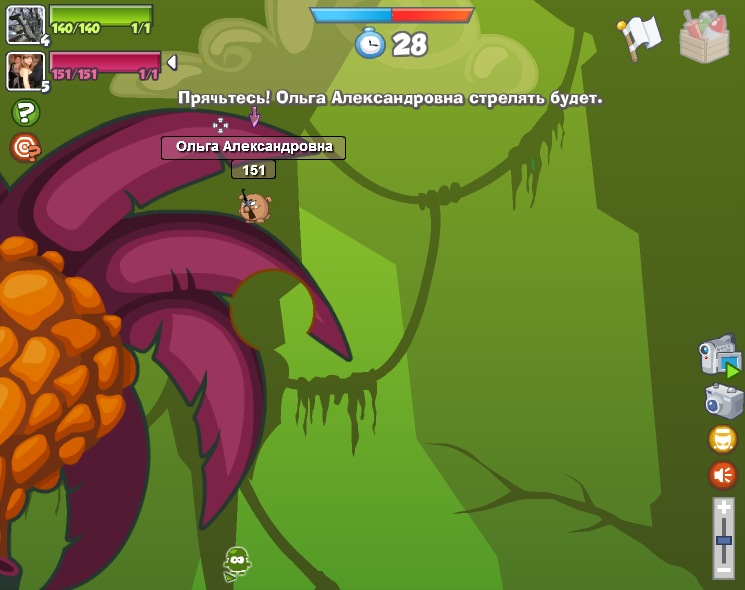Select Ольга Александровна's avatar portrait
The image size is (745, 590).
point(24,70)
